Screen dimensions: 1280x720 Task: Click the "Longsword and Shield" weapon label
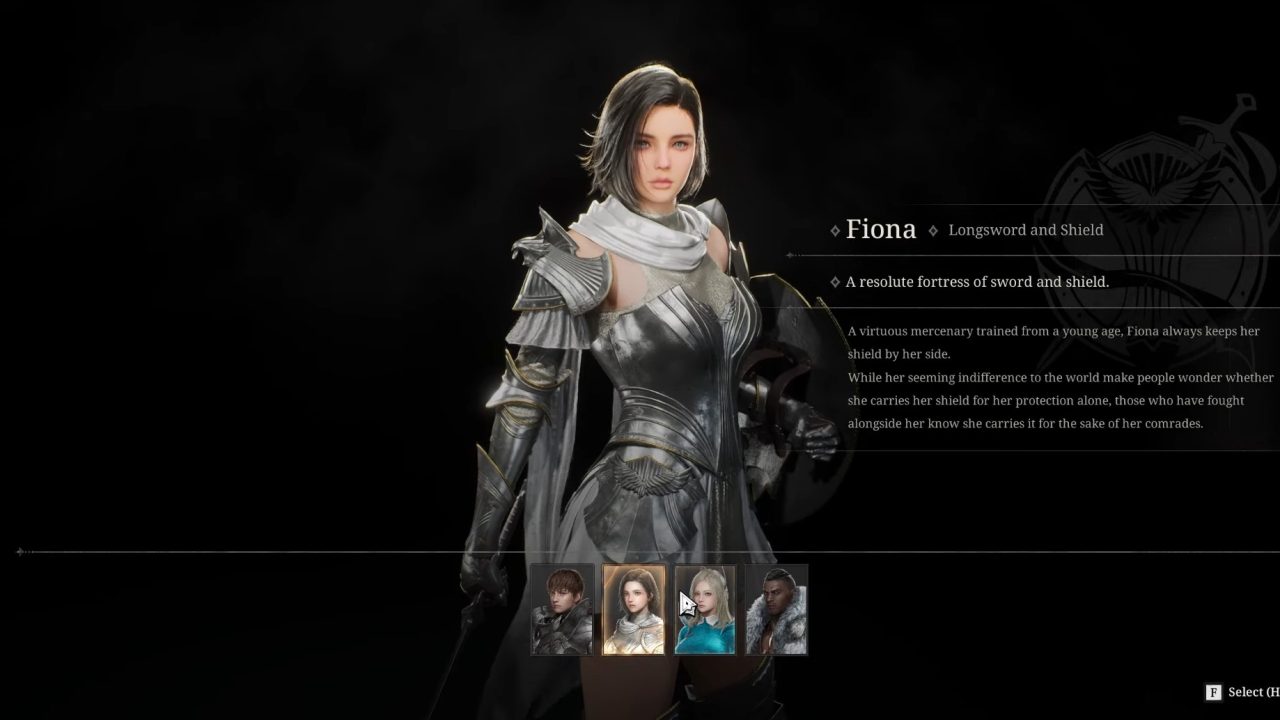pyautogui.click(x=1026, y=230)
